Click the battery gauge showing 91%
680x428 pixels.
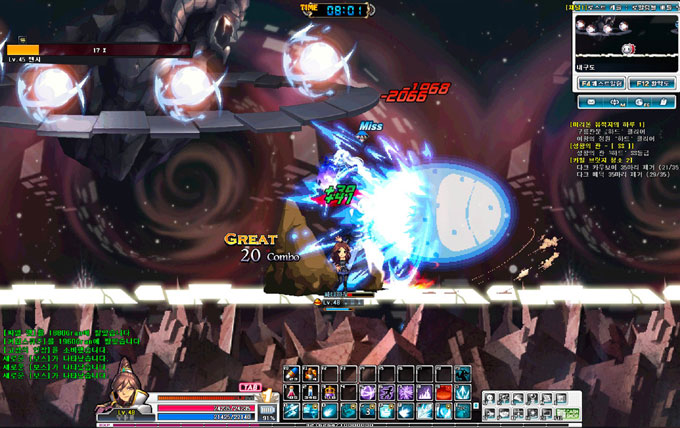[267, 408]
